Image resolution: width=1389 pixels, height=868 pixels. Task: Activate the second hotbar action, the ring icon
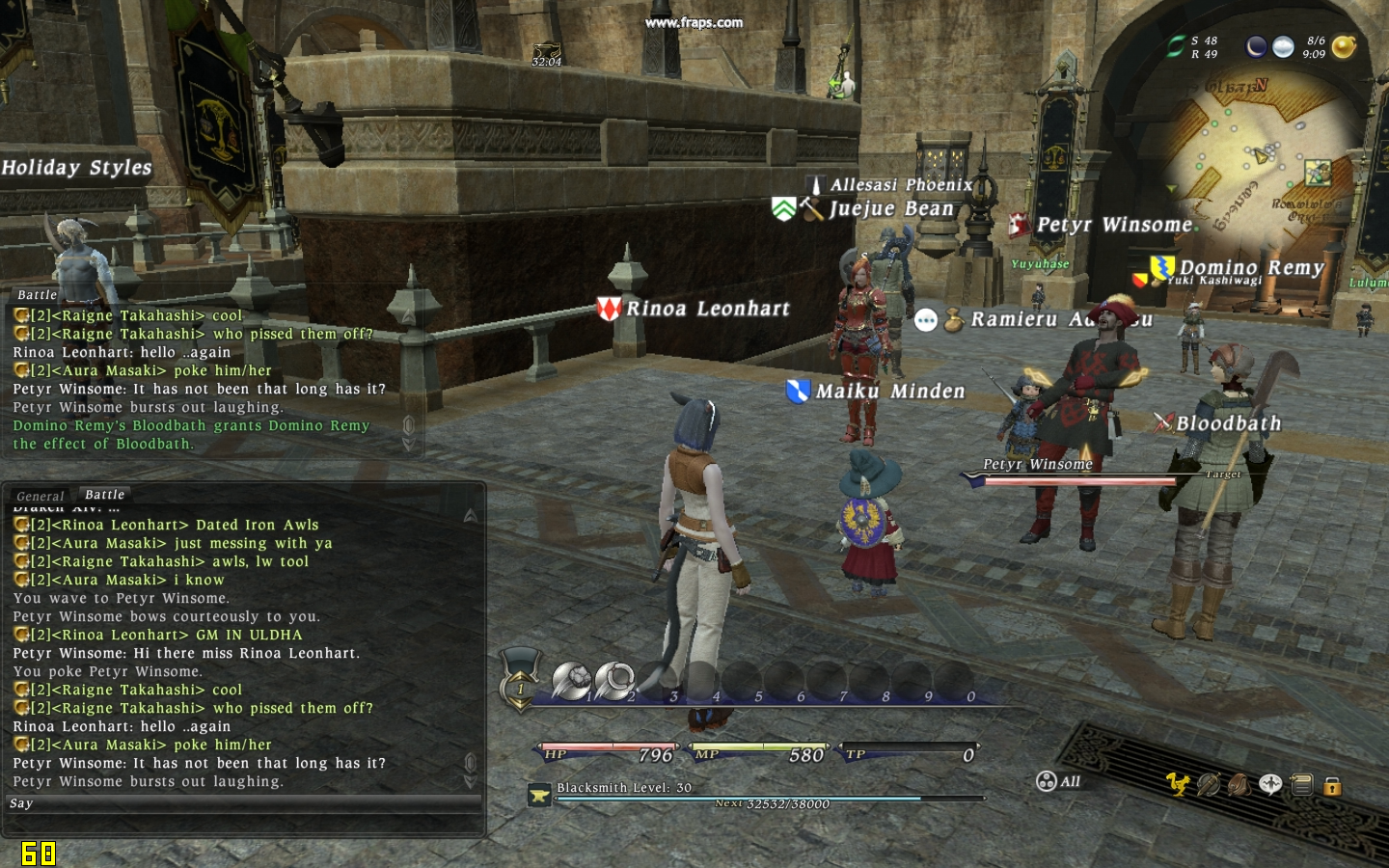click(x=613, y=681)
